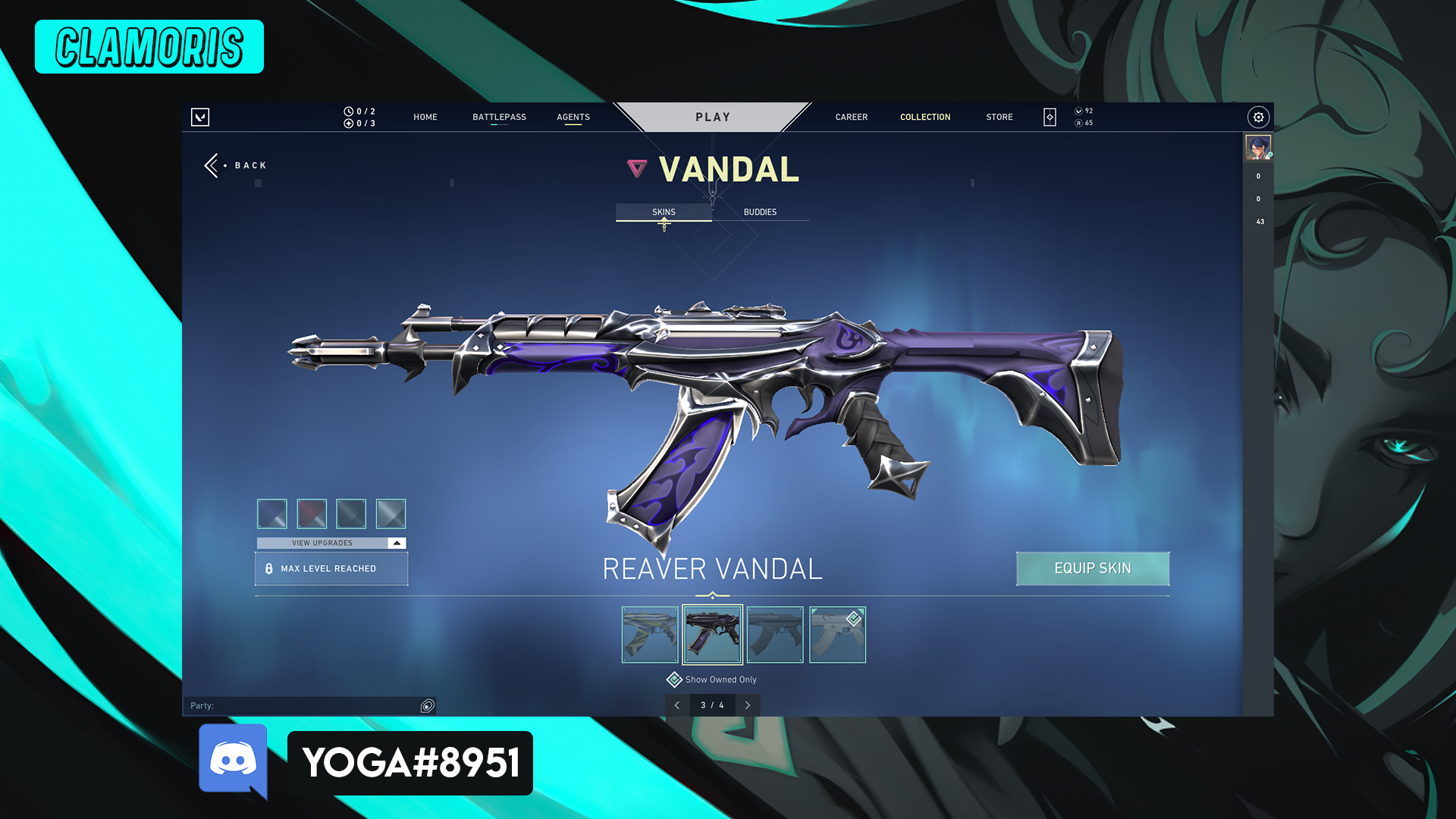Enable the Show Owned Only filter
The width and height of the screenshot is (1456, 819).
coord(673,679)
